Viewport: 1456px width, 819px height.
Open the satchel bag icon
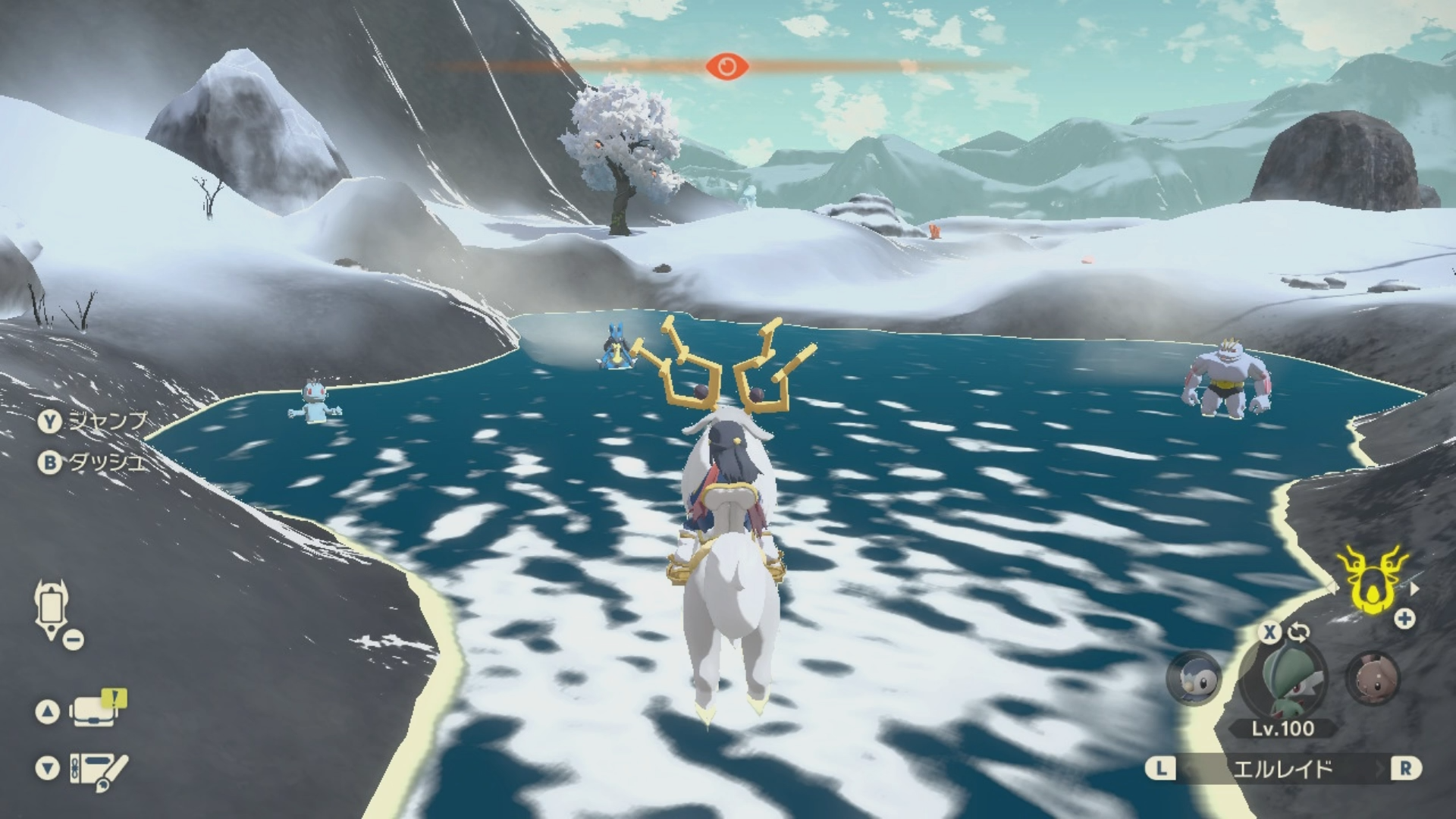94,711
